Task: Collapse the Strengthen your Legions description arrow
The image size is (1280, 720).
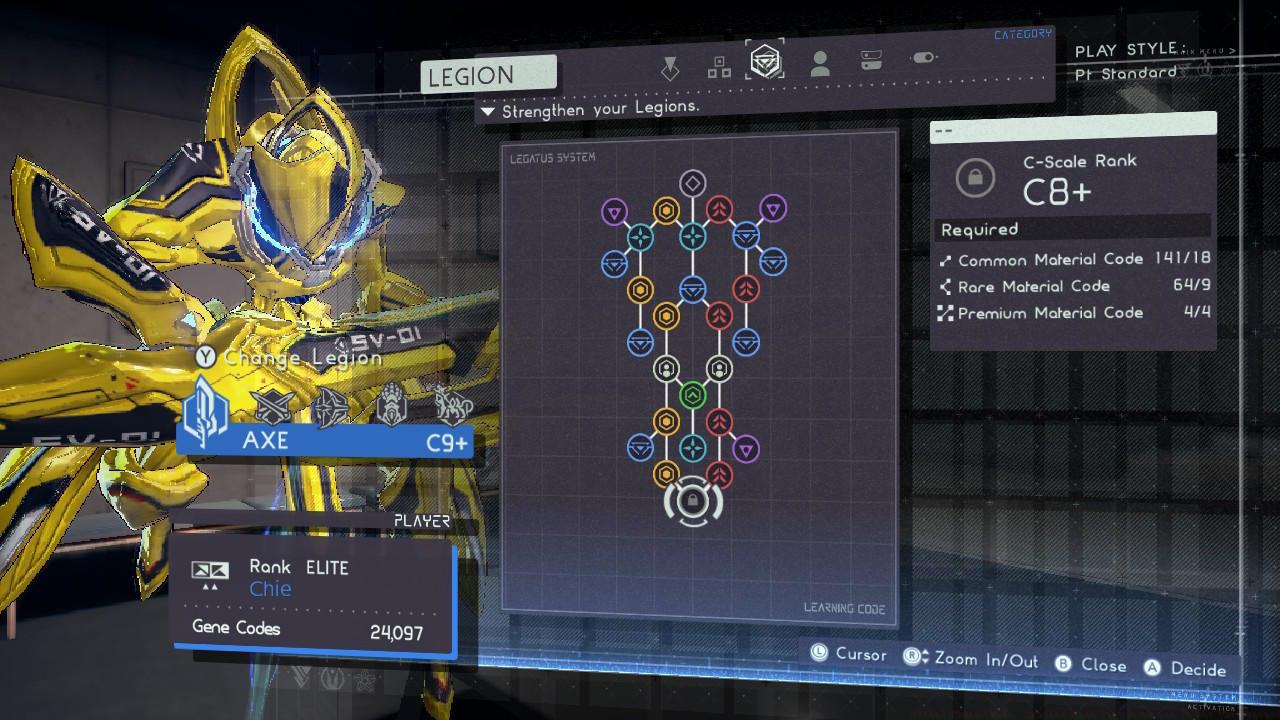Action: pos(488,110)
